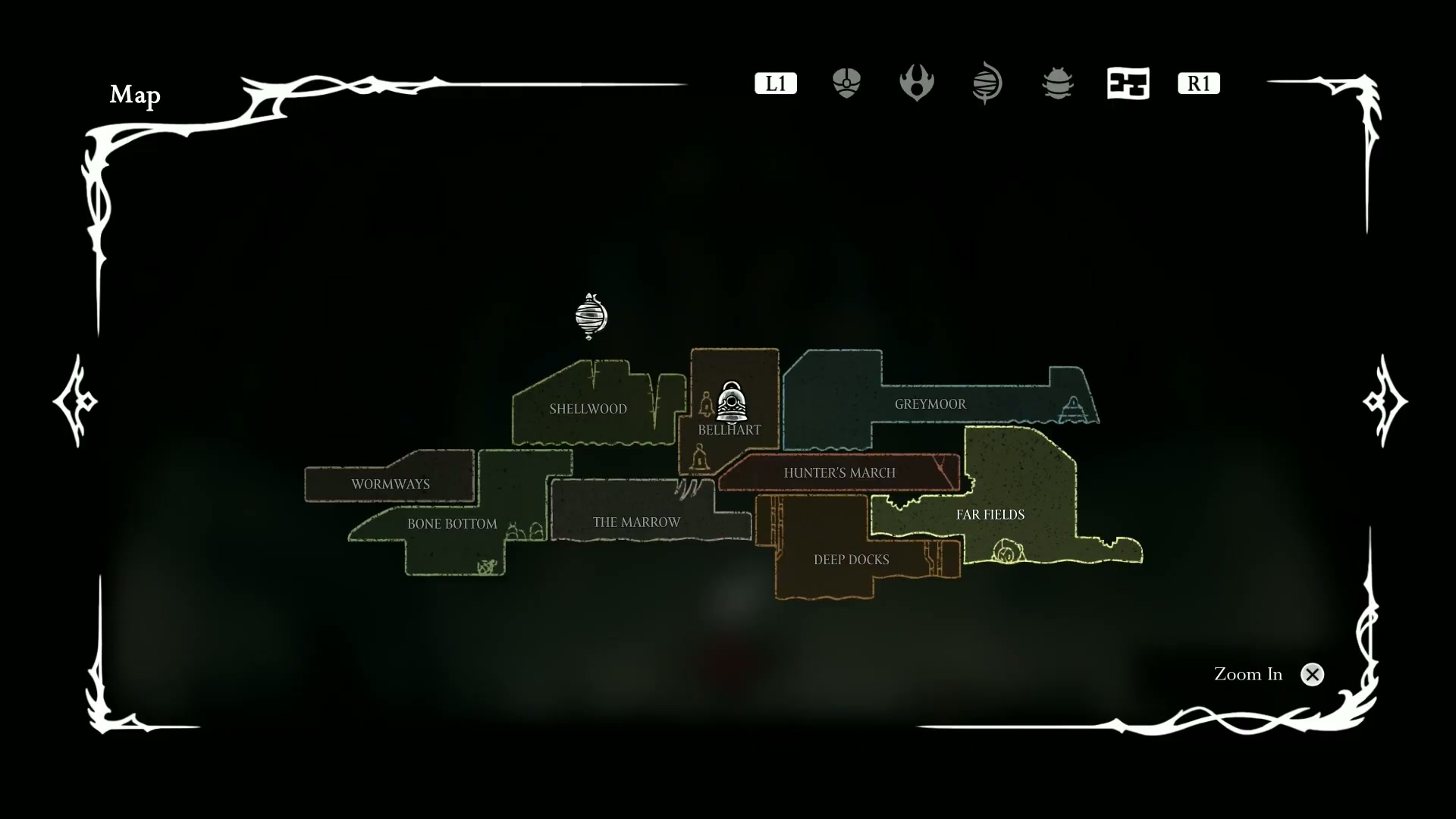The width and height of the screenshot is (1456, 819).
Task: Select the Shellwood region on the map
Action: pos(588,409)
